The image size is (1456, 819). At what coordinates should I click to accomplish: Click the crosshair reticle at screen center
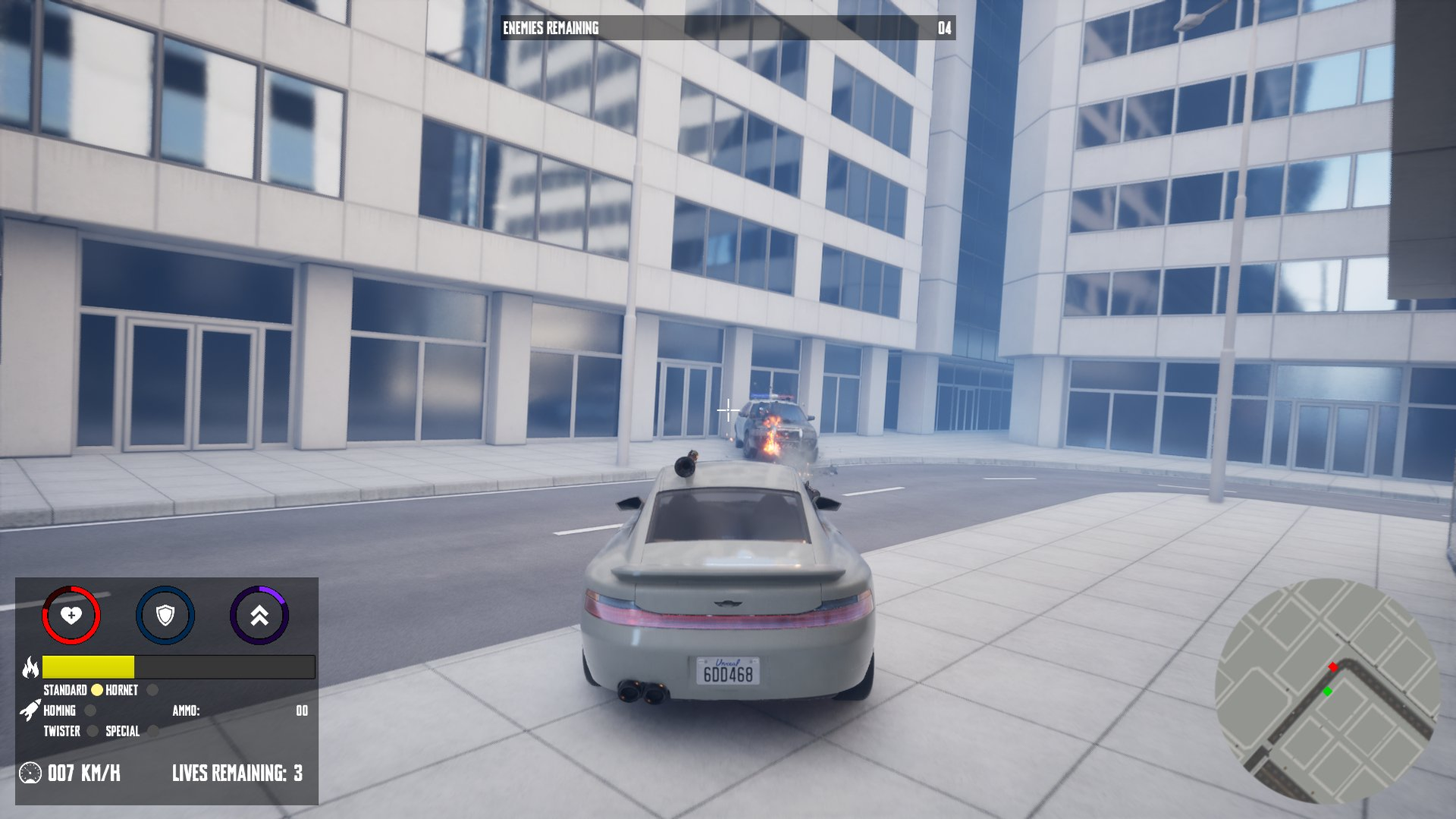coord(728,409)
